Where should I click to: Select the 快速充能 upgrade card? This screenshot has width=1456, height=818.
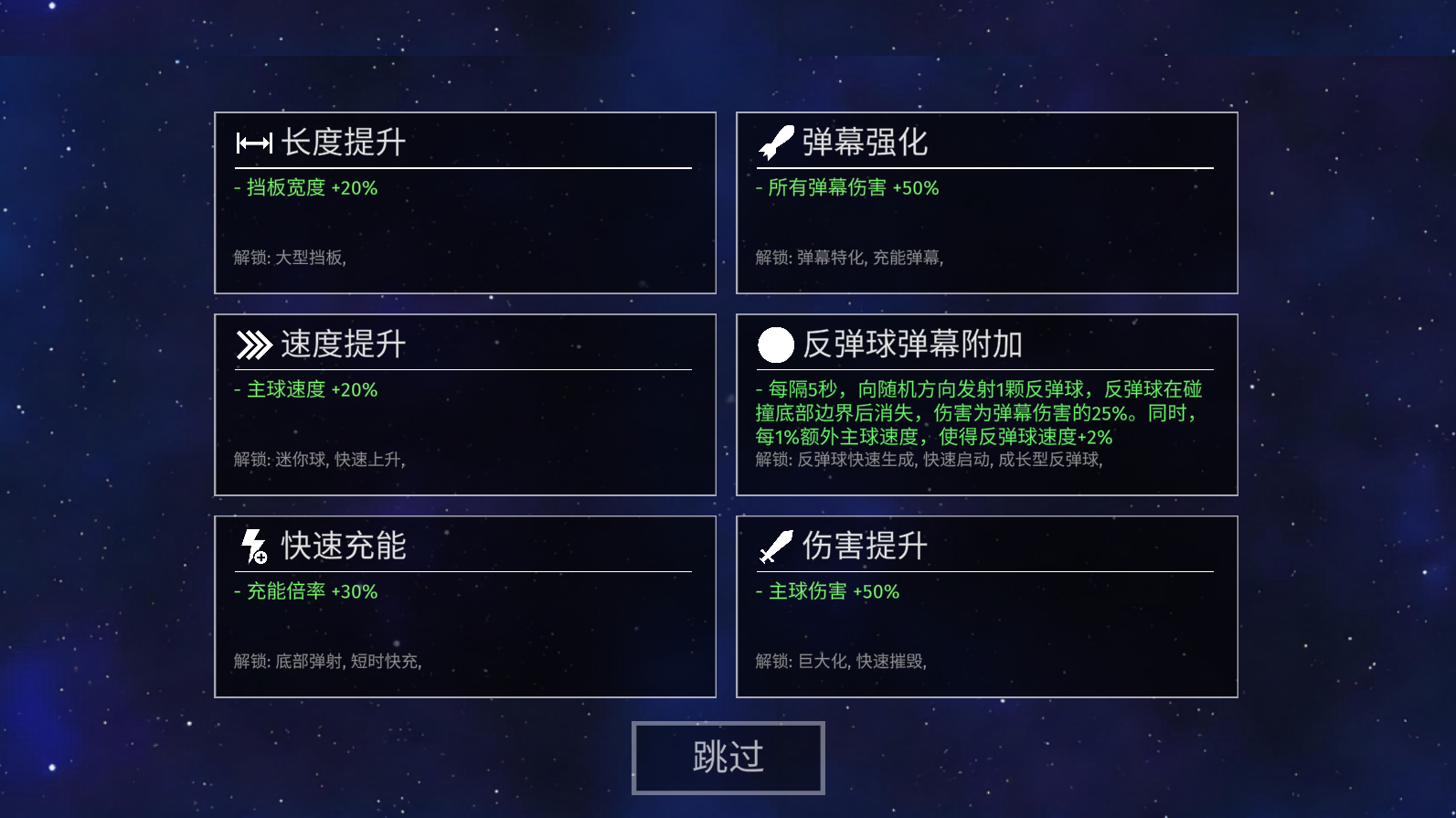click(x=464, y=607)
